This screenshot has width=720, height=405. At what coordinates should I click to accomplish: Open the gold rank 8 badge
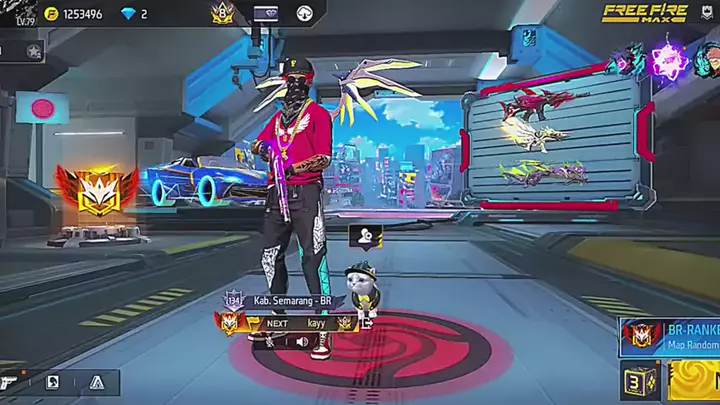coord(222,14)
